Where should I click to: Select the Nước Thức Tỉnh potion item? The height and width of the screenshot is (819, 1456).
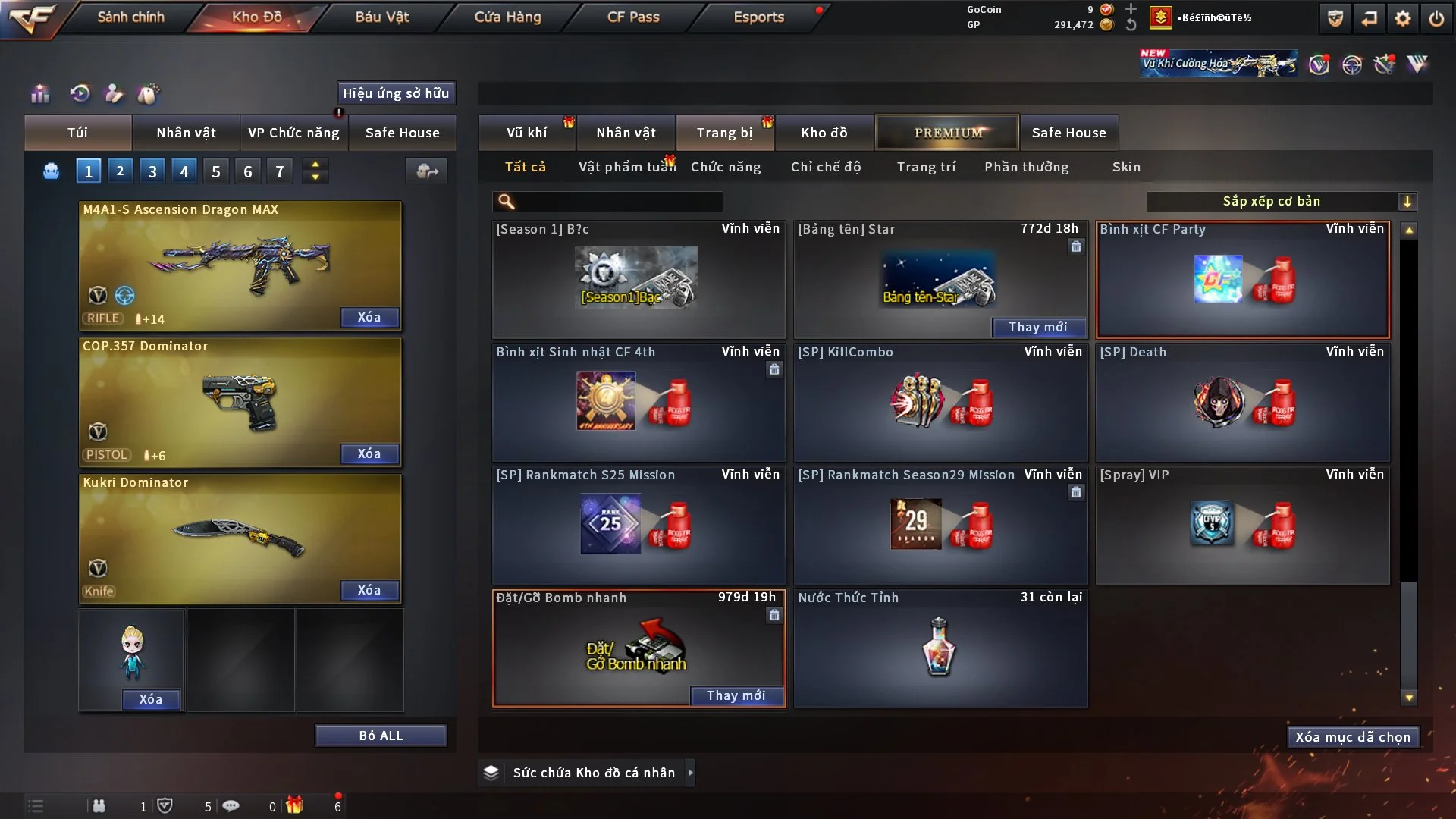[940, 648]
